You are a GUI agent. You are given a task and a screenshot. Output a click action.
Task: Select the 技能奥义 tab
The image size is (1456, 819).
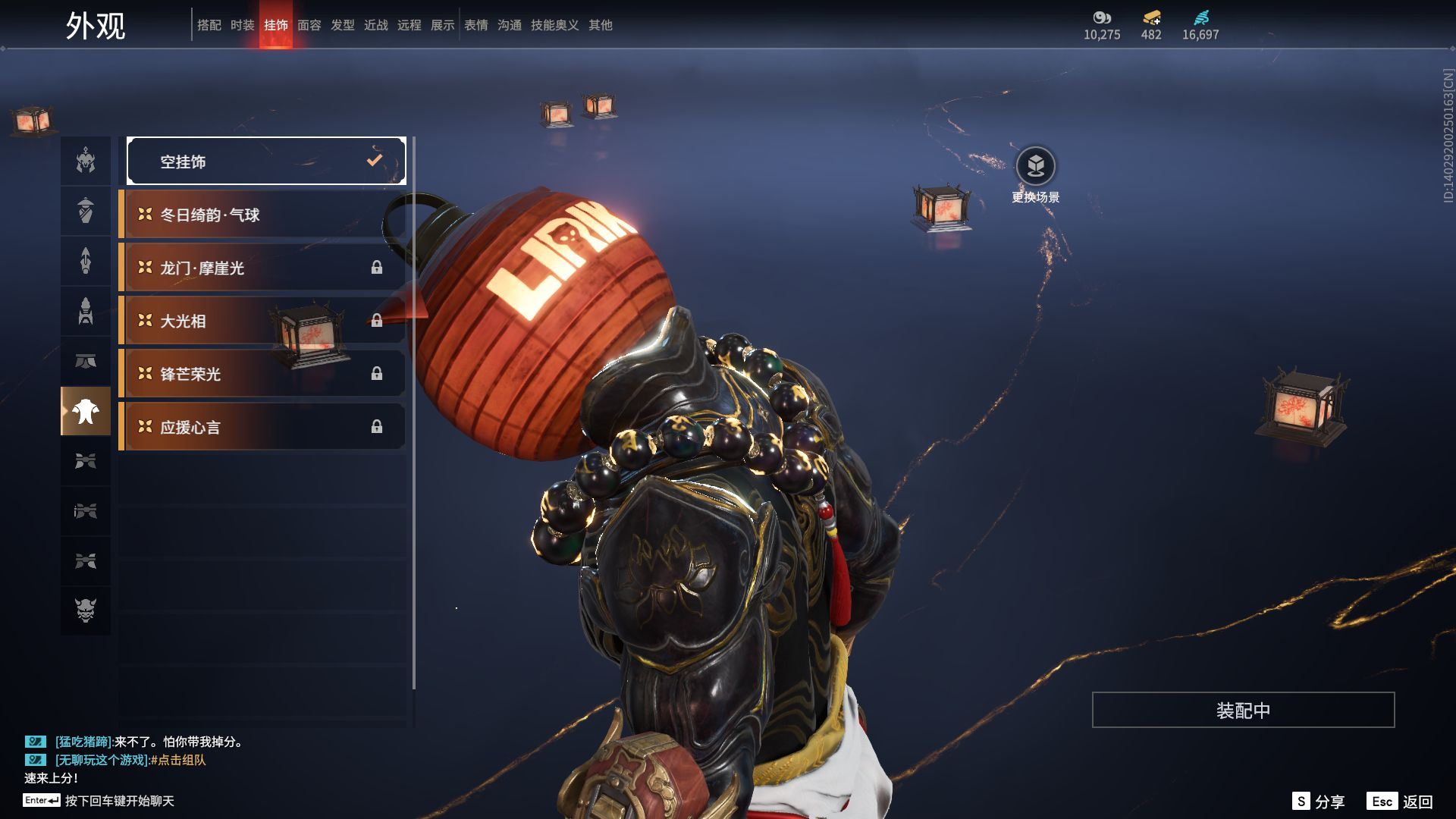(554, 25)
